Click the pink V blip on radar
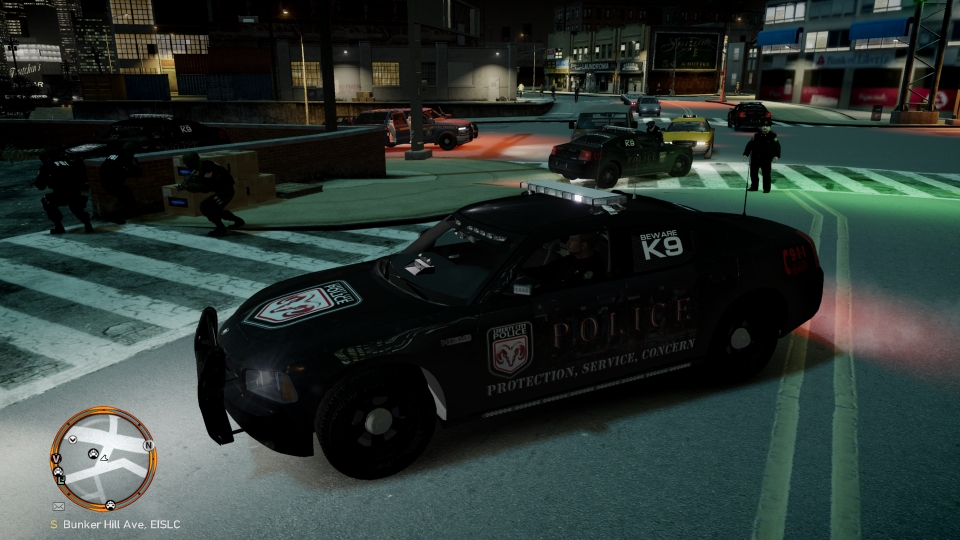Viewport: 960px width, 540px height. (x=56, y=459)
